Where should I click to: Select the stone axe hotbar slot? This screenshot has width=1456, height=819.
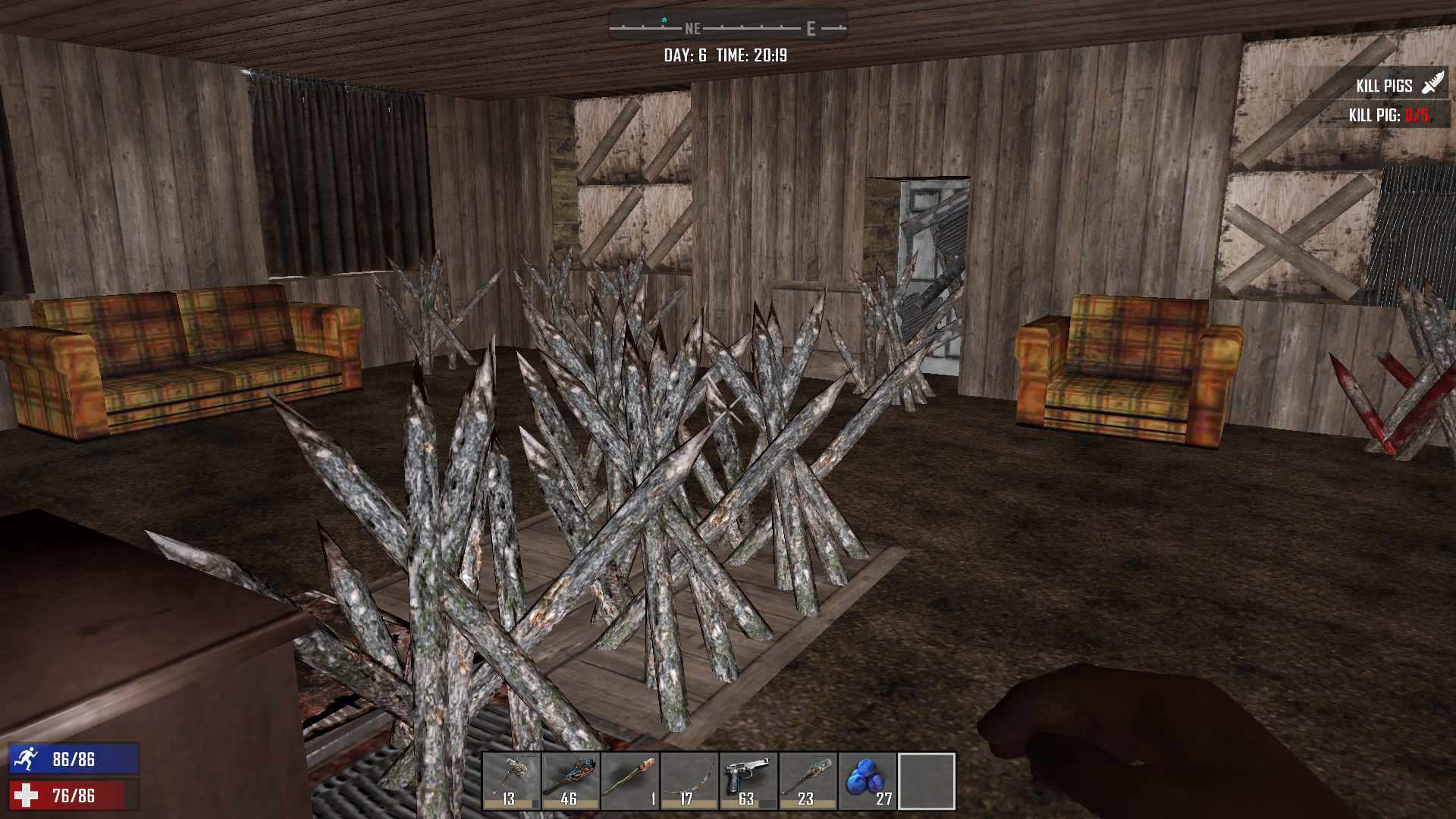point(511,781)
